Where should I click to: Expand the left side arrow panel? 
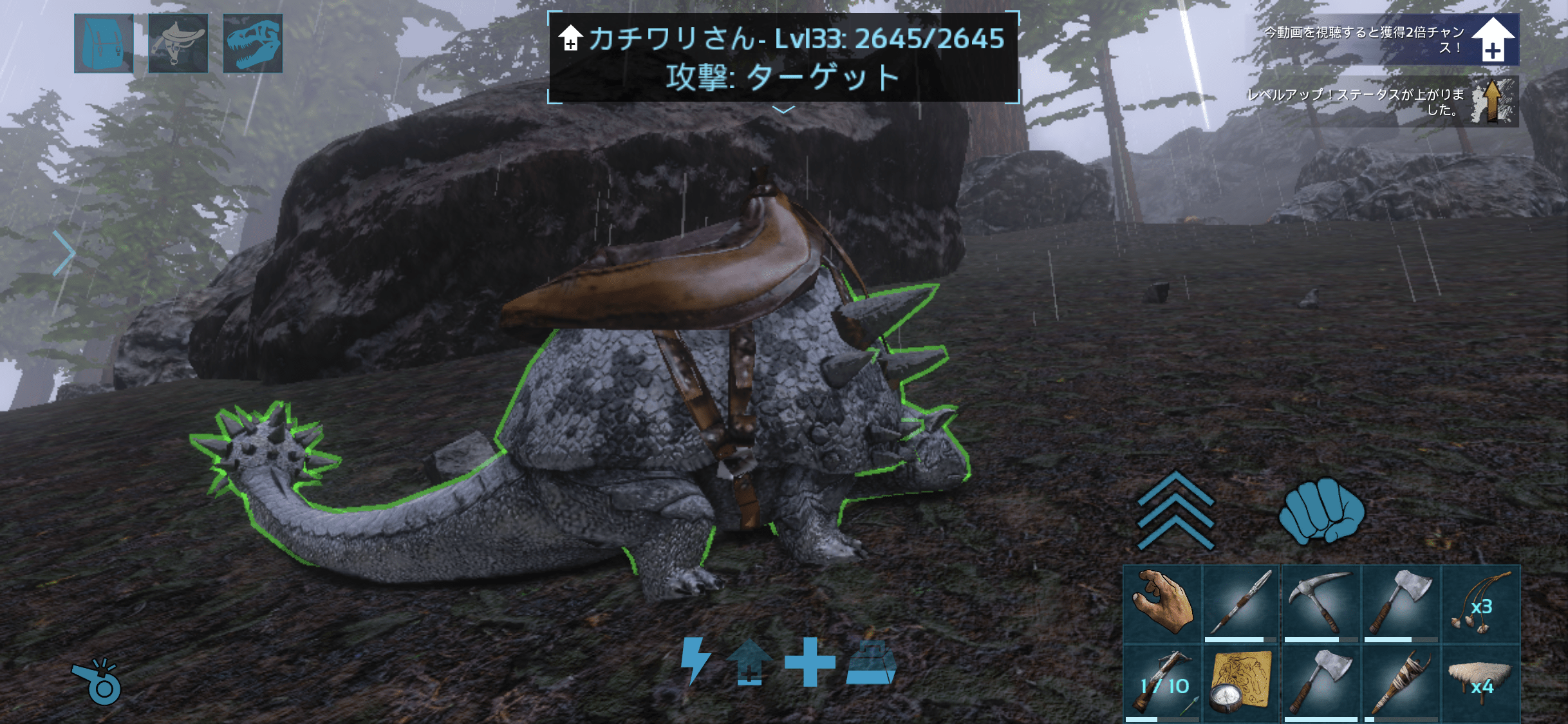tap(64, 253)
